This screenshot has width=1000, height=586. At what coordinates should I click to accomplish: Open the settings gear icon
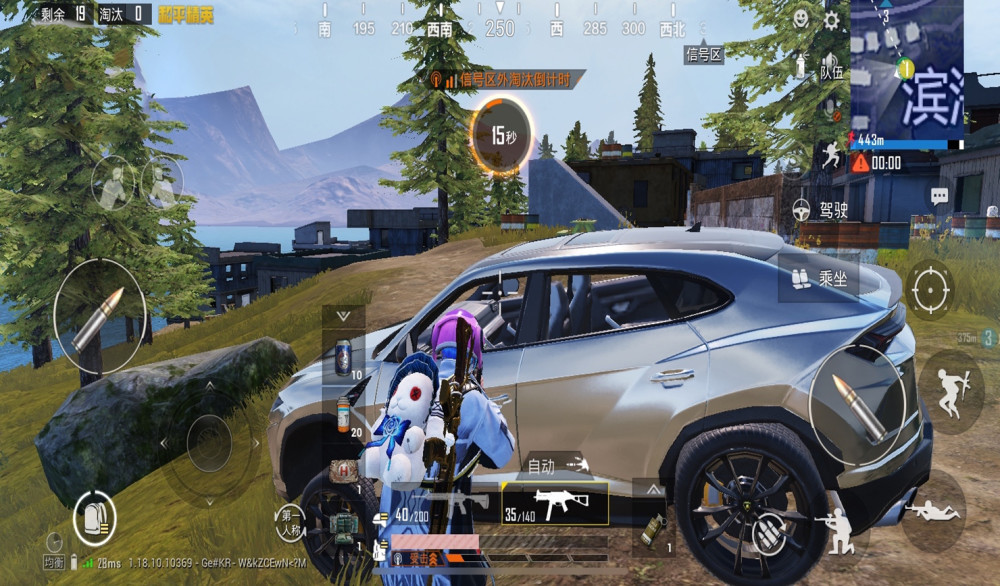point(831,20)
